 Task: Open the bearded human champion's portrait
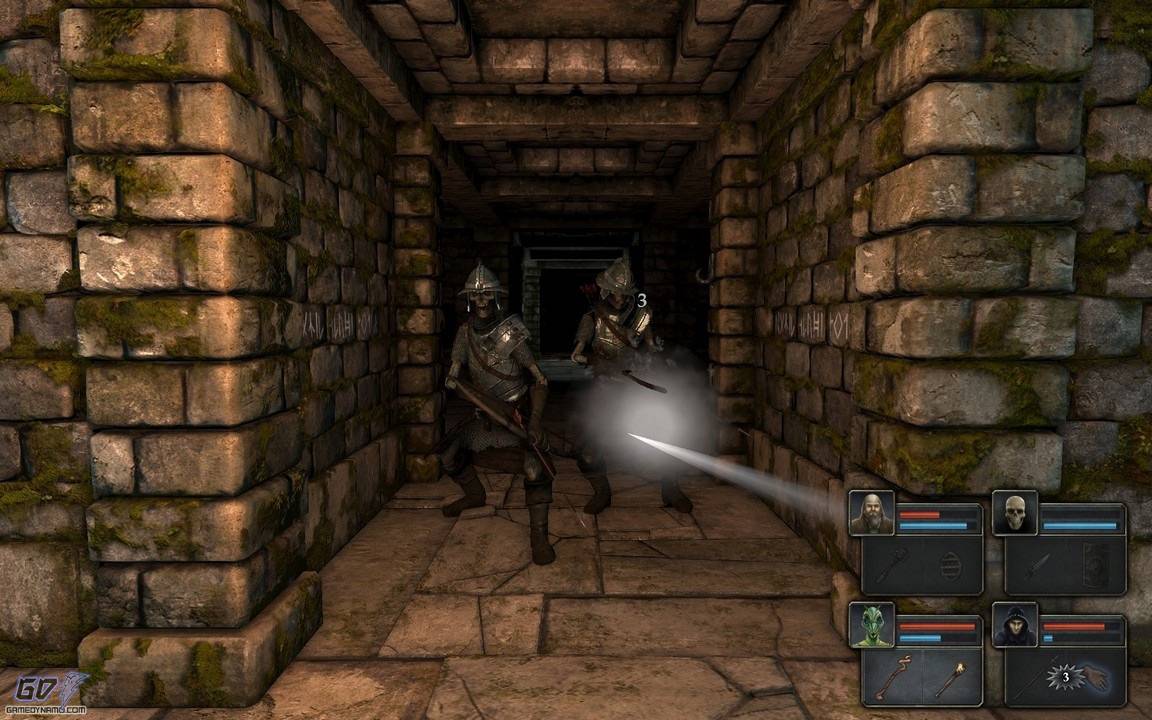[x=871, y=513]
